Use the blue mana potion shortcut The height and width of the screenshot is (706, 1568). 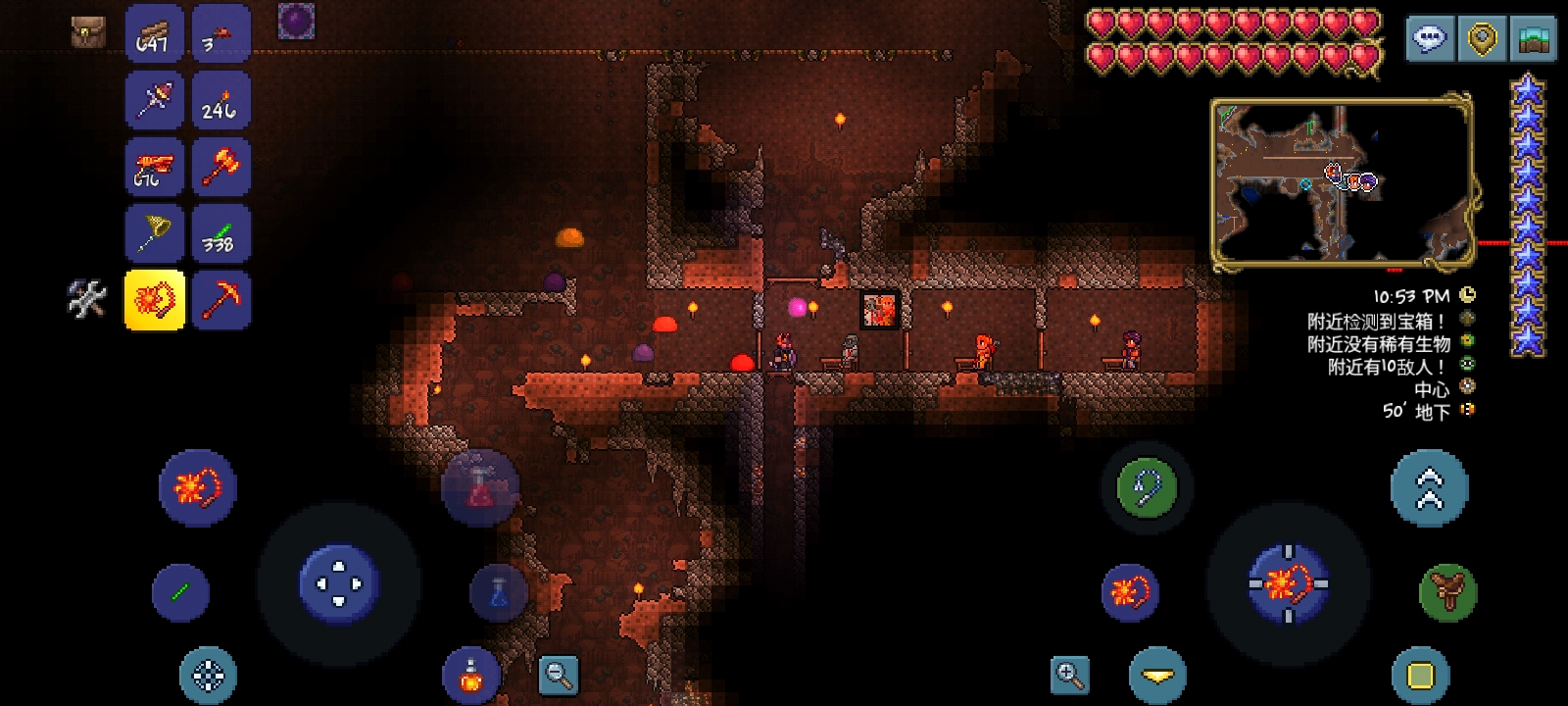tap(499, 592)
